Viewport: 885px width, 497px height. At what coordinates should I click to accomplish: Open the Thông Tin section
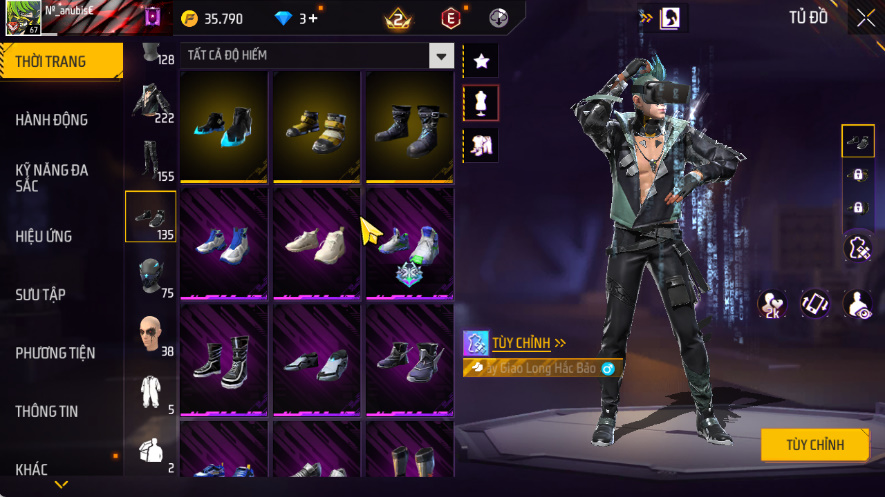(46, 411)
